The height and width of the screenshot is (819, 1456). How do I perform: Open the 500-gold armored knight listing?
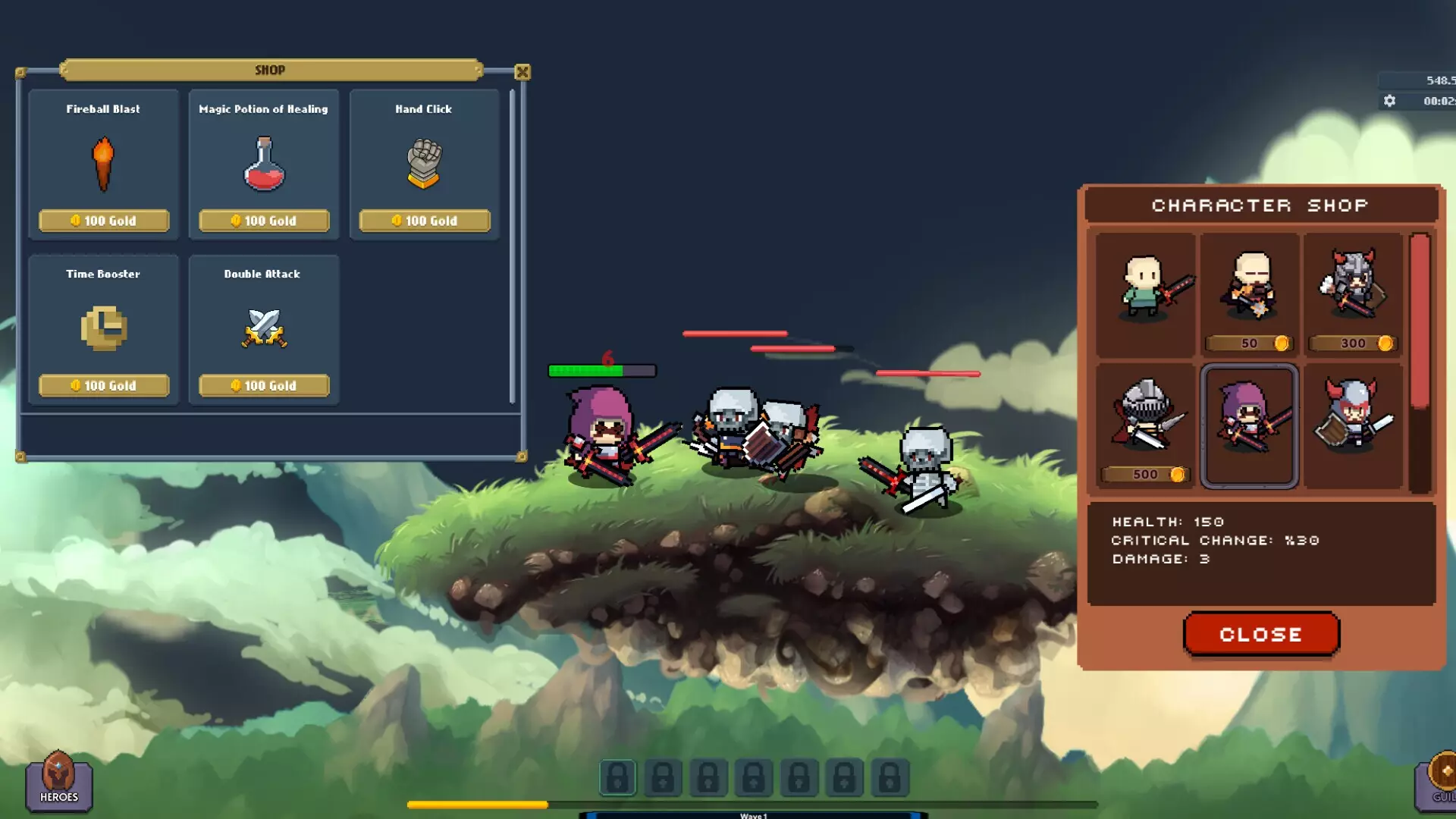[1145, 425]
